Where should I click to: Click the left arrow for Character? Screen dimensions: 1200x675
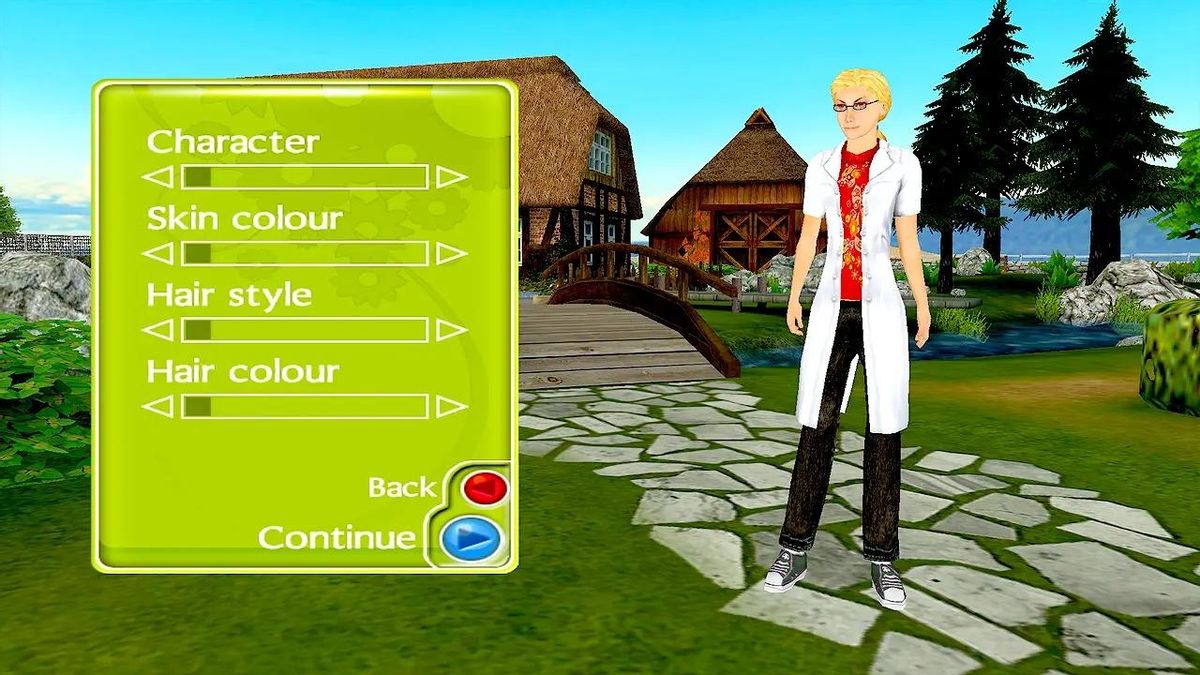coord(158,178)
